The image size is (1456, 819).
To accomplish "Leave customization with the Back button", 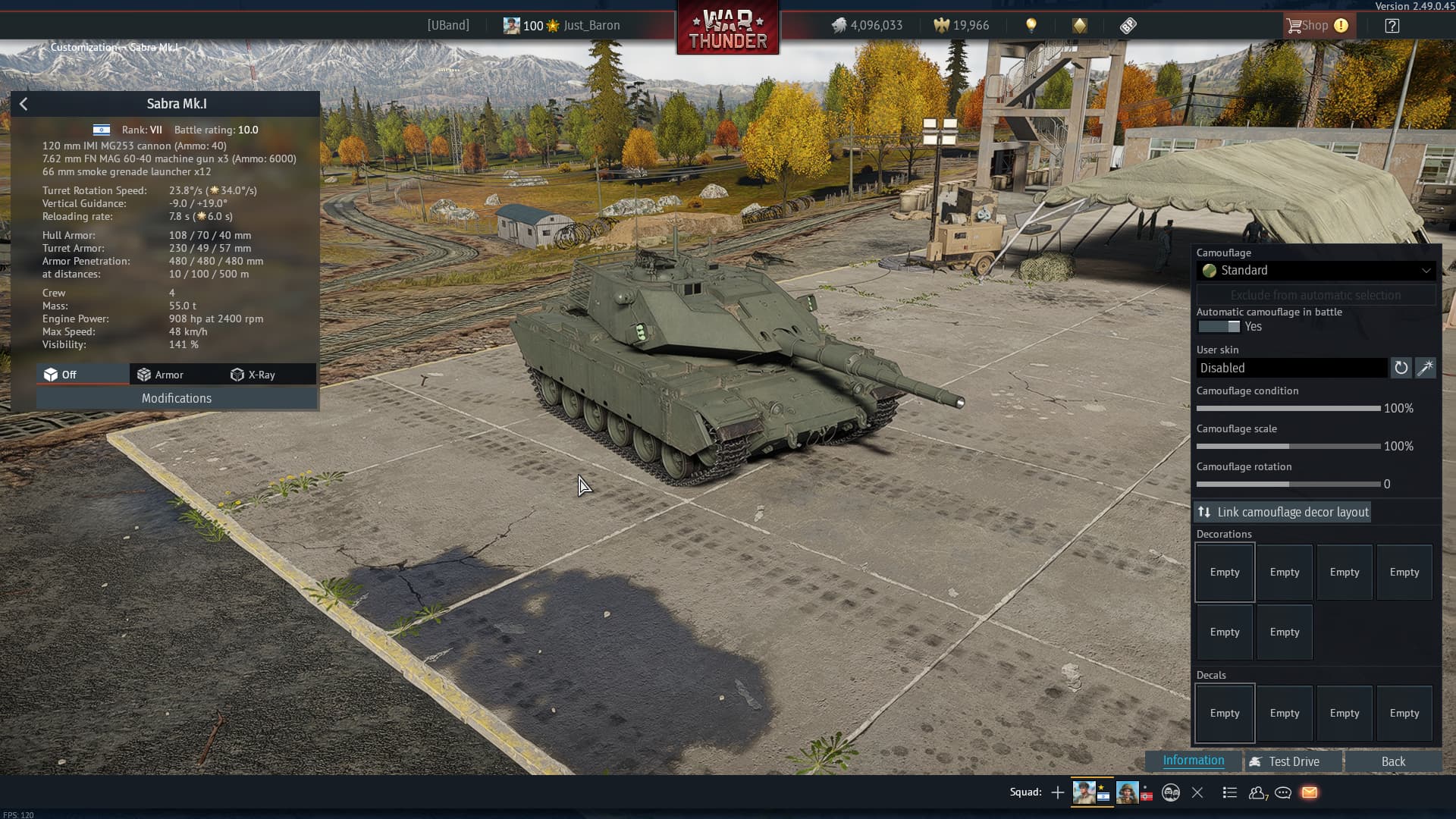I will click(1392, 761).
